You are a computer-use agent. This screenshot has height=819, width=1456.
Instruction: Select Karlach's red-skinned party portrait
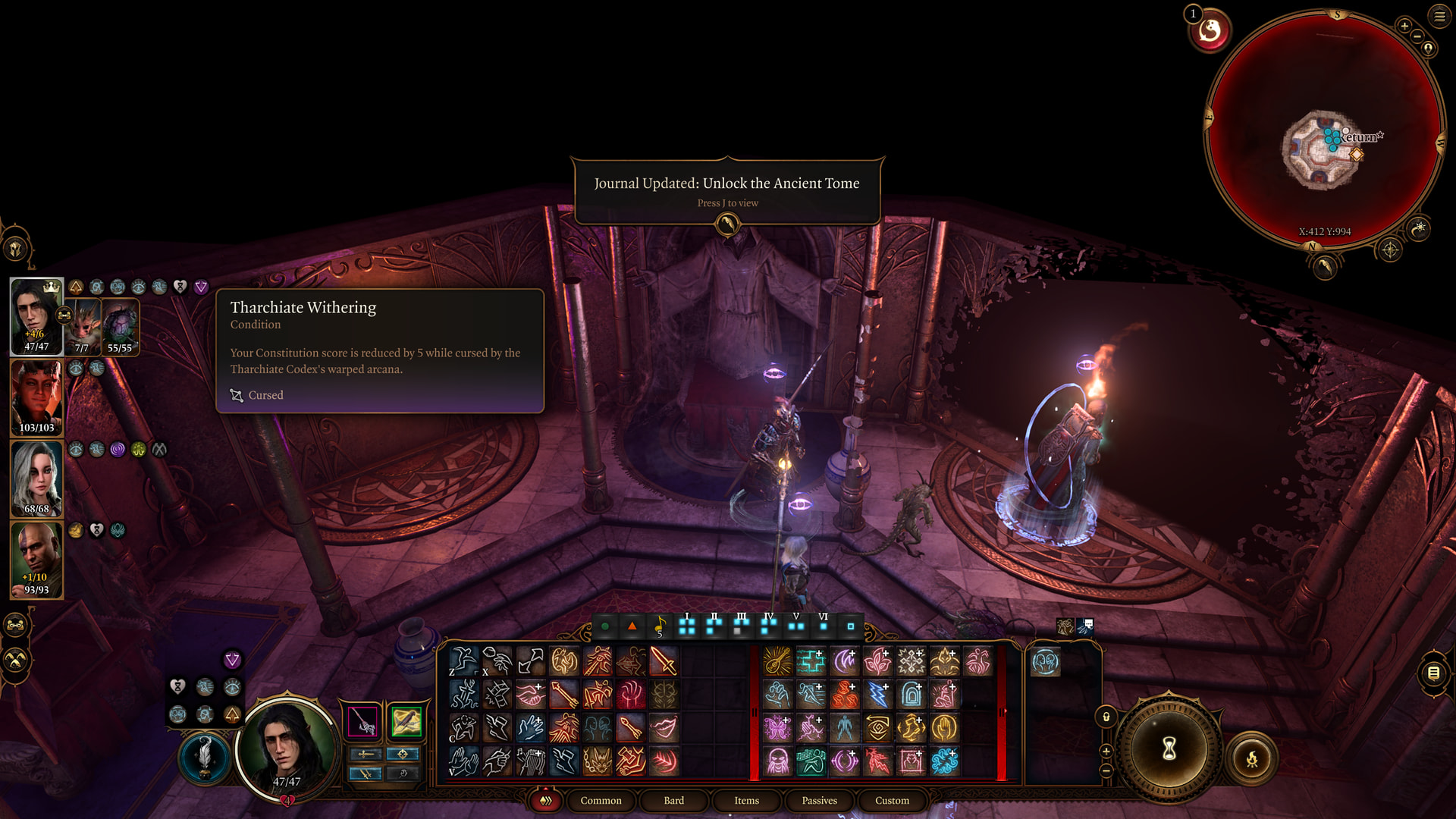coord(36,397)
